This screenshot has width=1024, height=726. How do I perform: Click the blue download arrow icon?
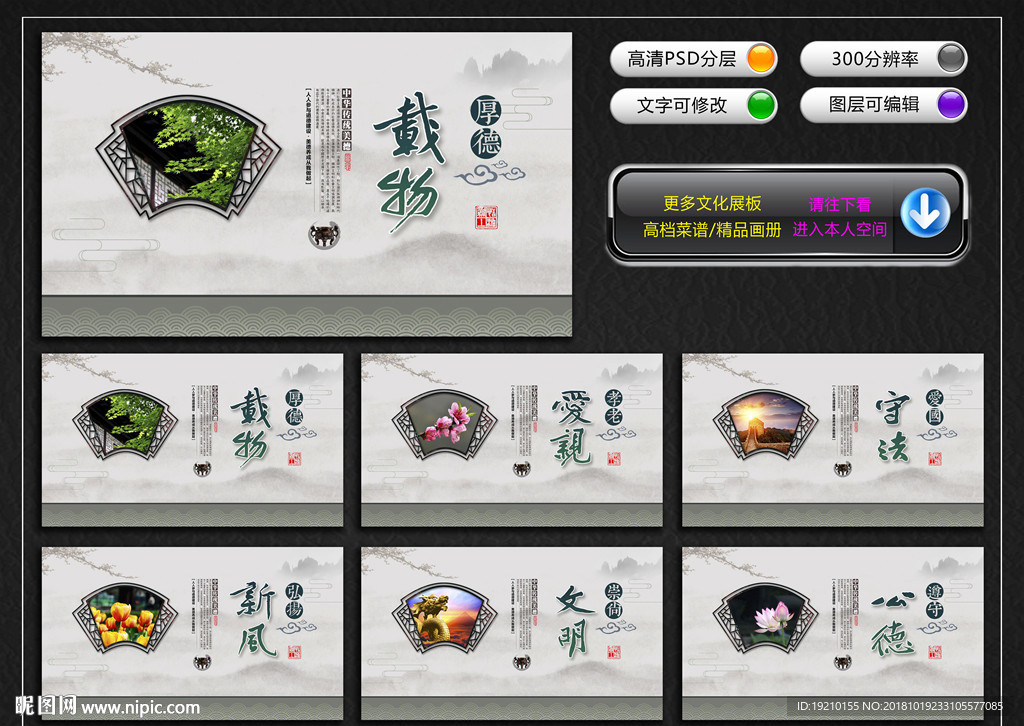point(925,213)
